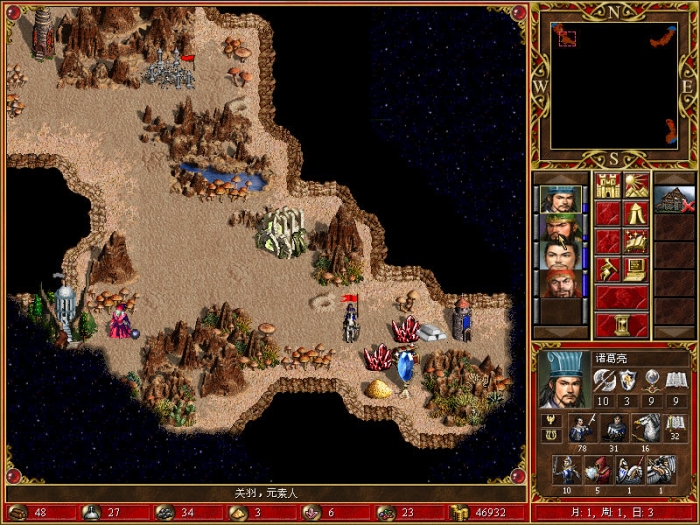Select the pikeman stack with 78 units
Image resolution: width=700 pixels, height=525 pixels.
(x=579, y=427)
